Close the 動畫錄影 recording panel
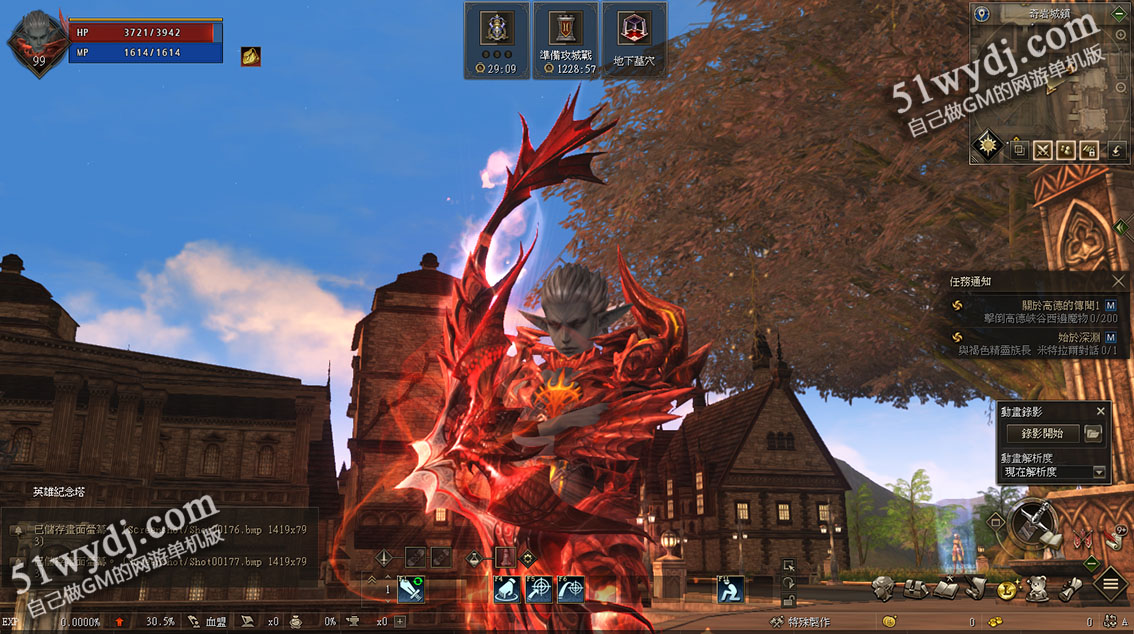Viewport: 1134px width, 634px height. click(1101, 411)
